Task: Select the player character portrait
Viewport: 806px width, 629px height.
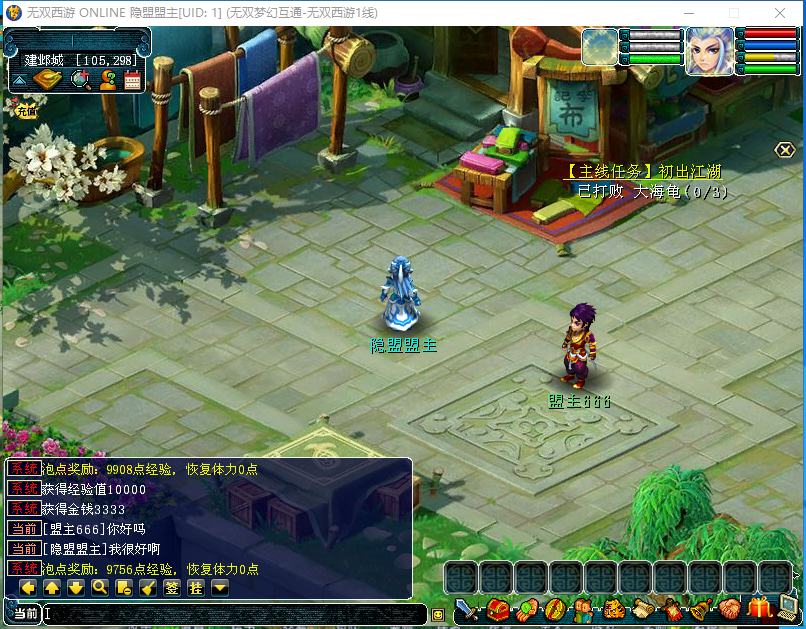Action: tap(708, 50)
